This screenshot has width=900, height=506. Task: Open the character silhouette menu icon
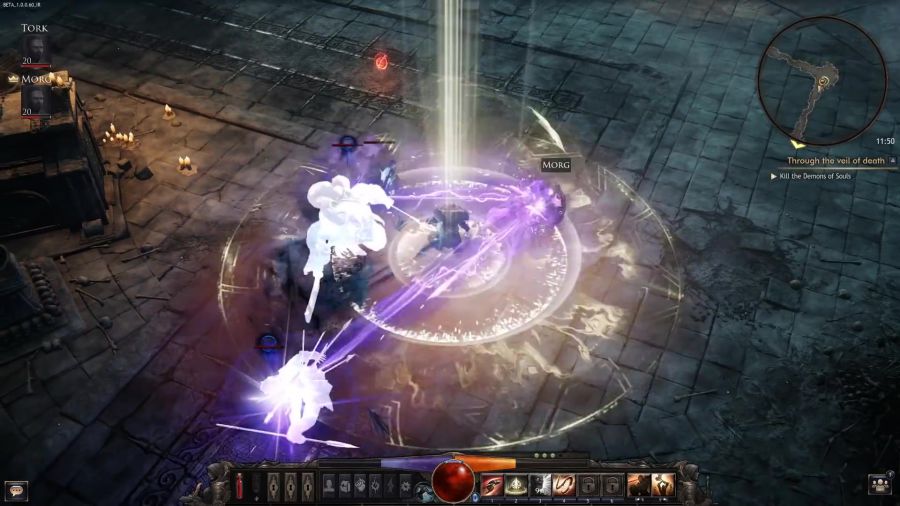(x=329, y=486)
